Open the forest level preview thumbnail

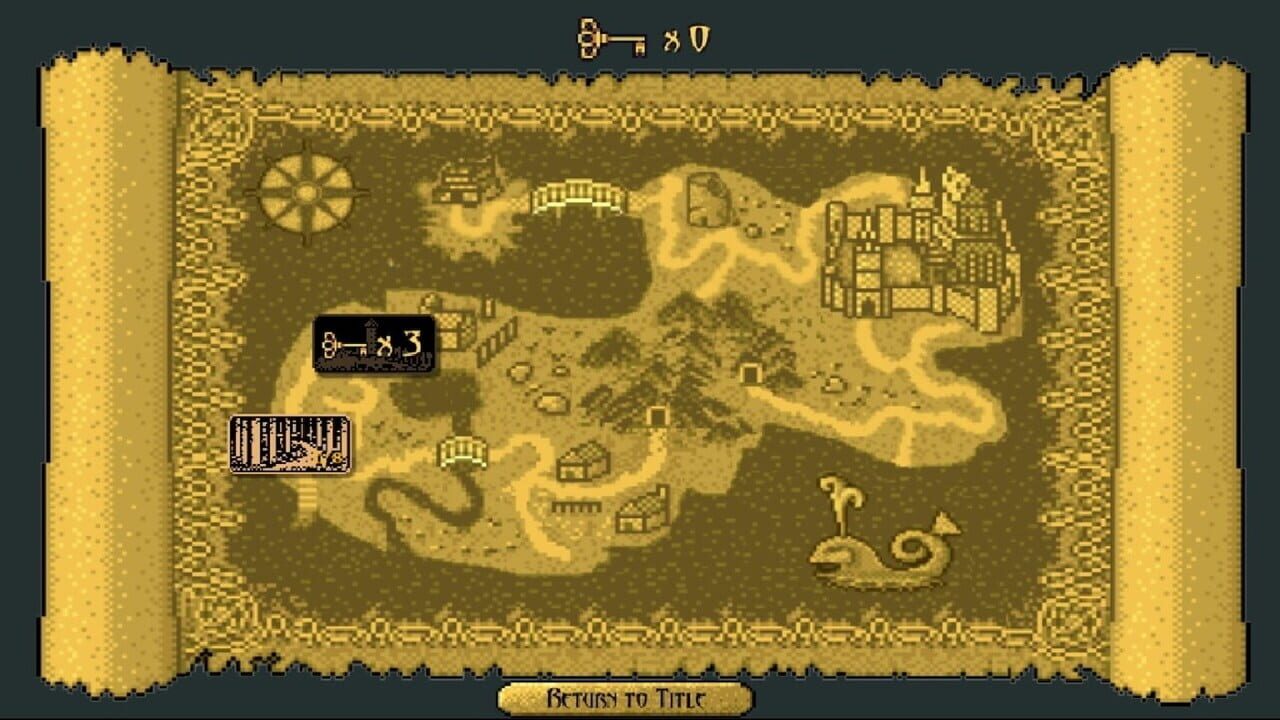click(x=288, y=443)
